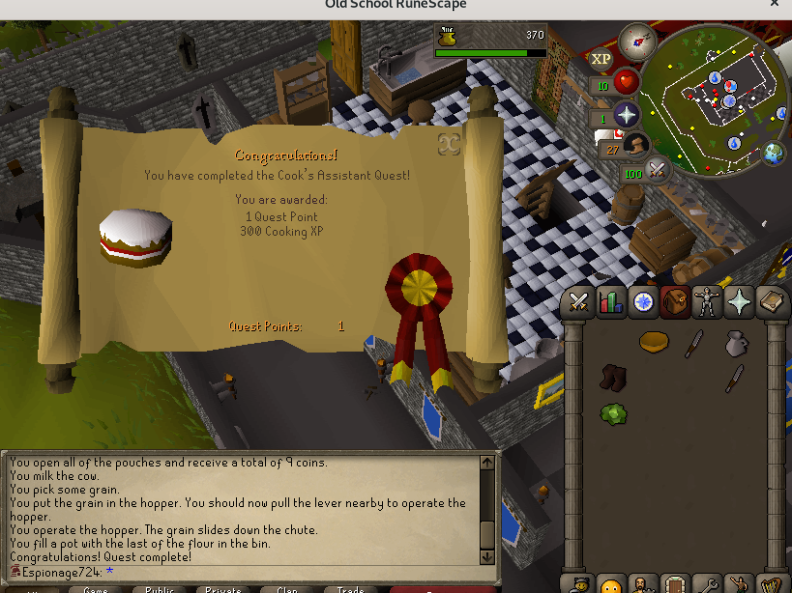Pick the orange pie dish item

[x=653, y=342]
